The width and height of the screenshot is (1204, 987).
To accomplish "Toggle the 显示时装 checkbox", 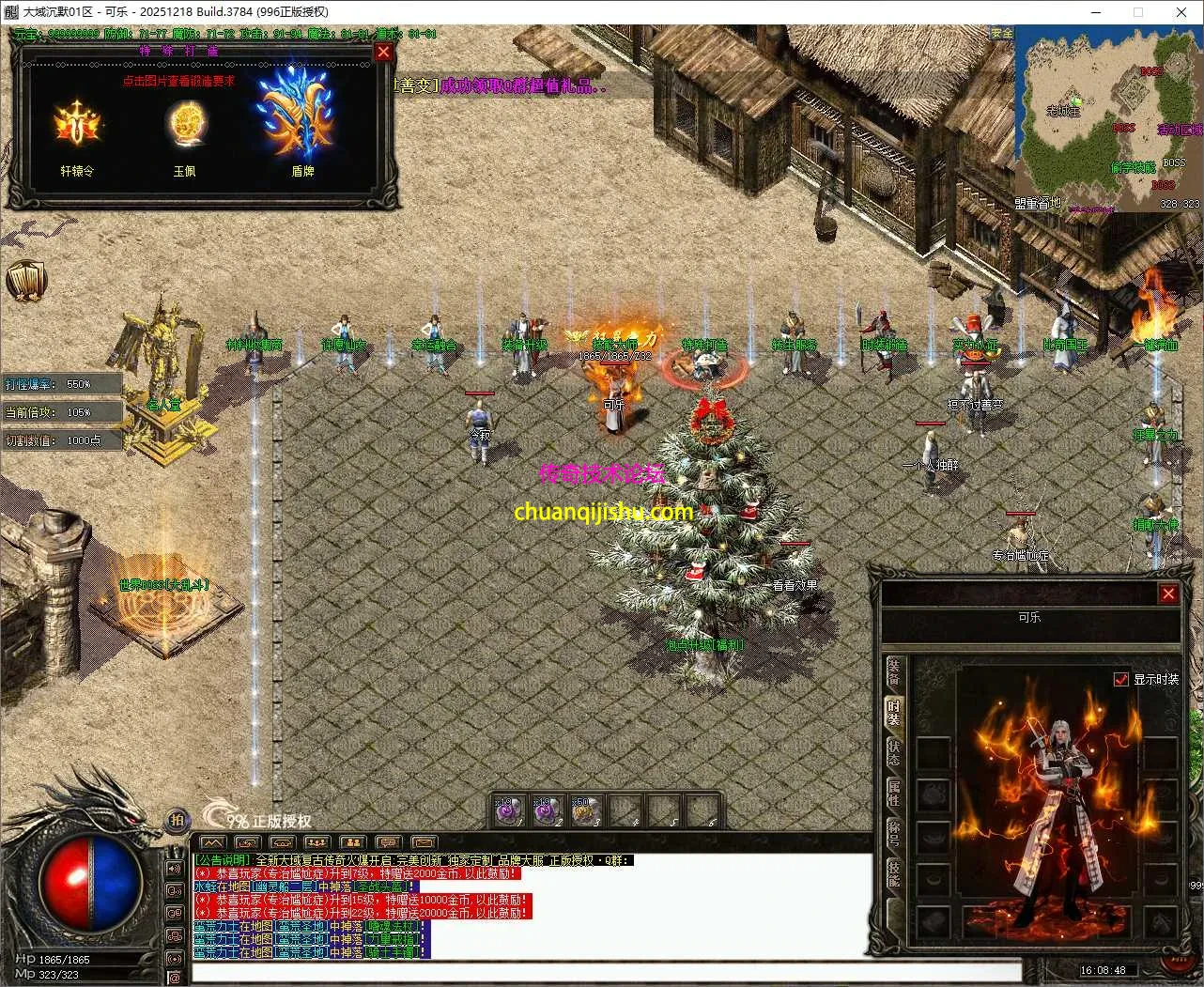I will (x=1120, y=679).
